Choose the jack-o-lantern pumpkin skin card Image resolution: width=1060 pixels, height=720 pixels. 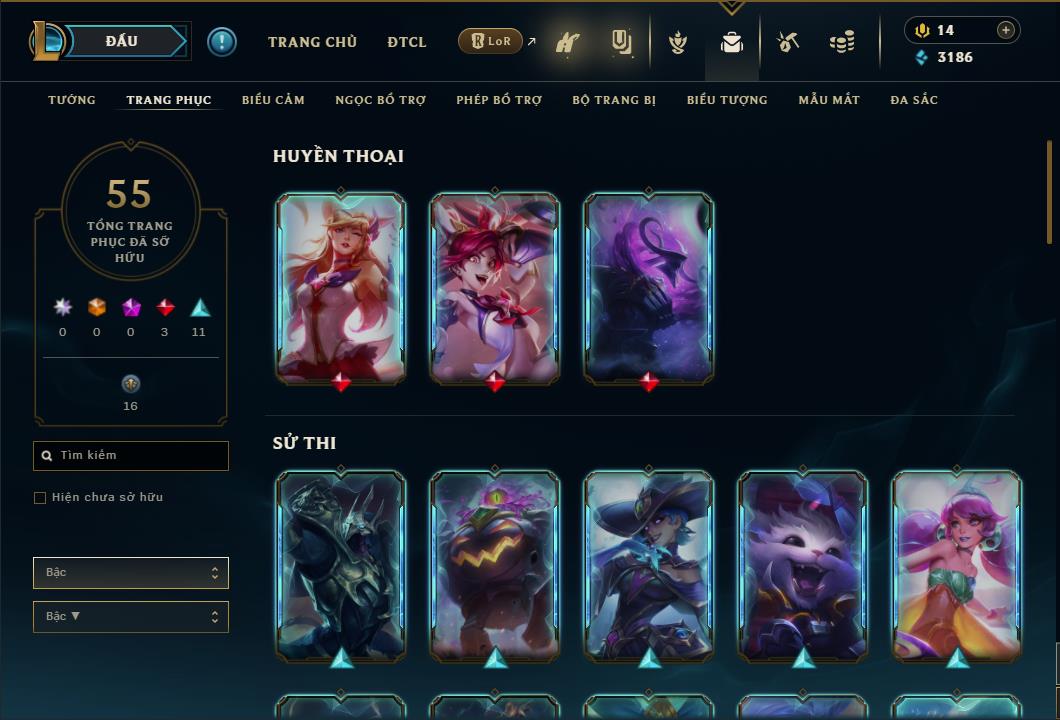495,565
